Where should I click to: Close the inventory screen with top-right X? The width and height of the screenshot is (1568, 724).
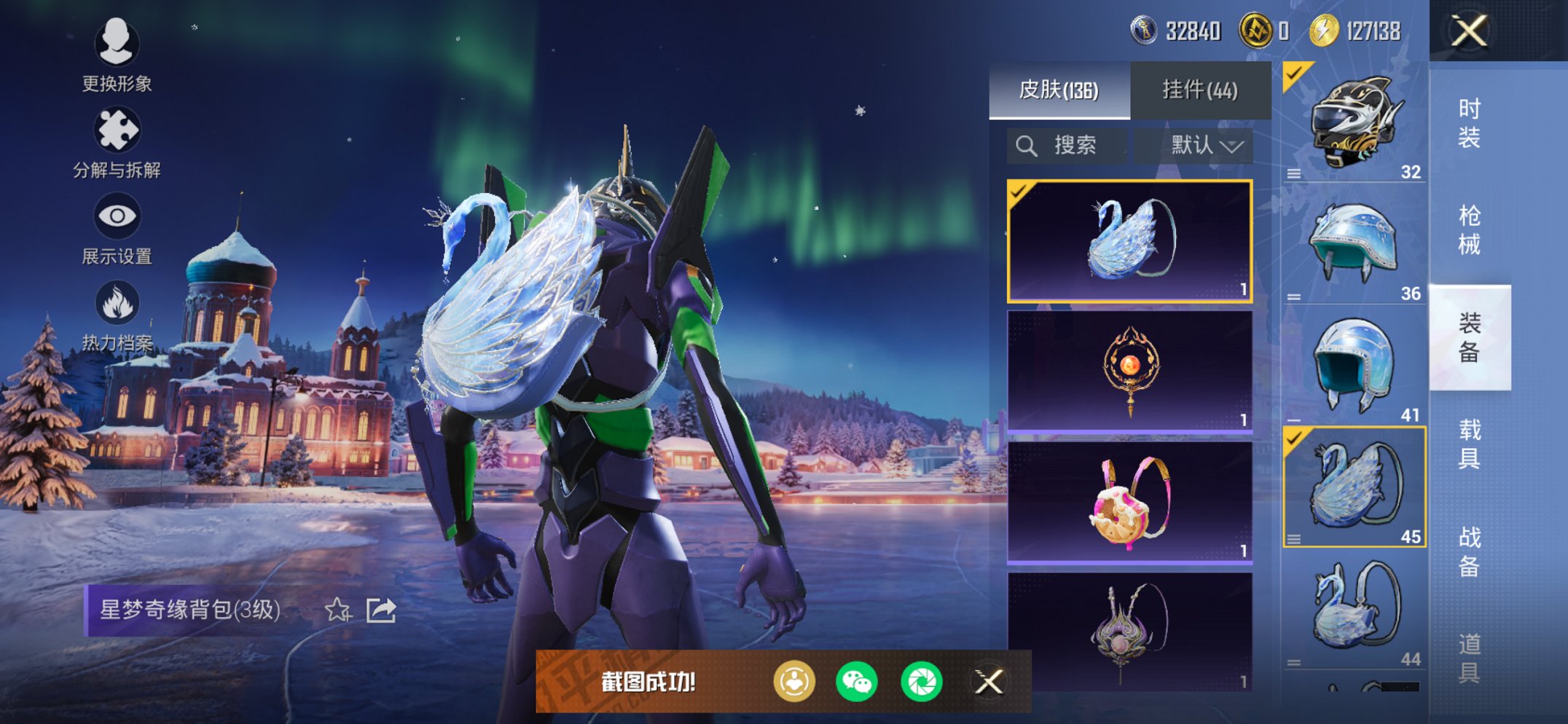[1468, 31]
